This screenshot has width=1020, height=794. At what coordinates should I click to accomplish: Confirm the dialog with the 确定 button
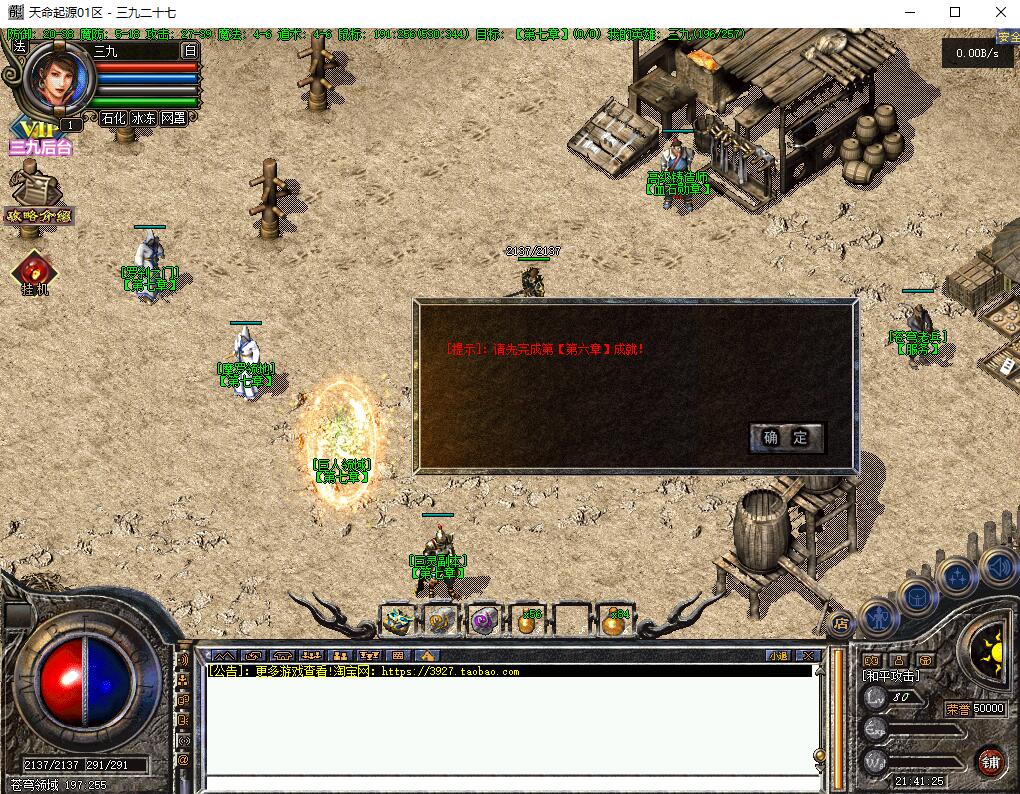(x=786, y=438)
